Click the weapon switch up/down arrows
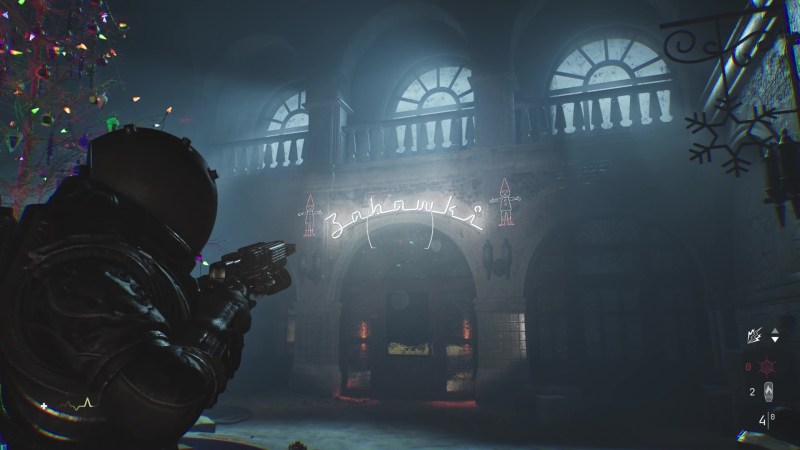The width and height of the screenshot is (800, 450). (x=773, y=337)
